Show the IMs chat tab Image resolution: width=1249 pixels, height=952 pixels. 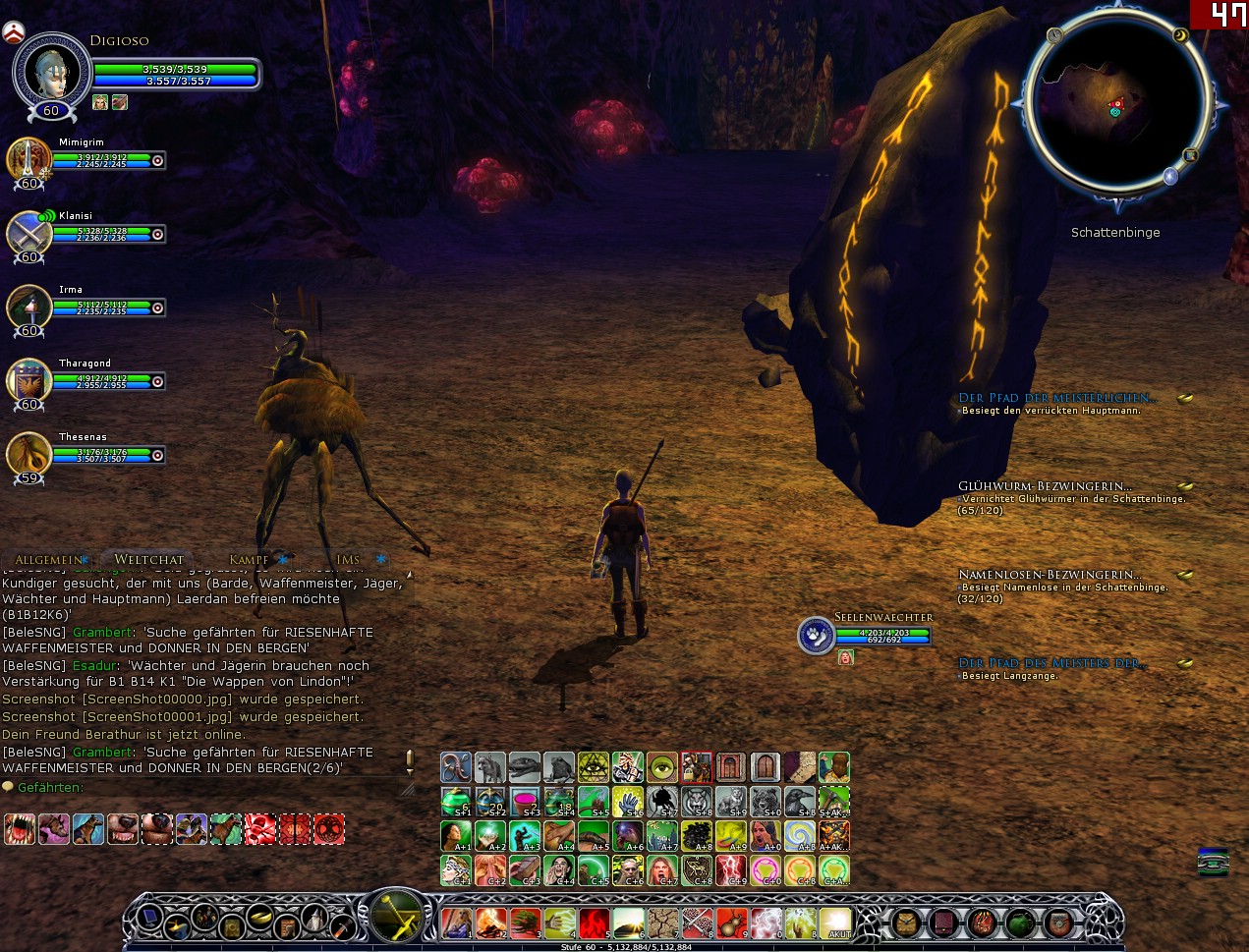[x=348, y=560]
